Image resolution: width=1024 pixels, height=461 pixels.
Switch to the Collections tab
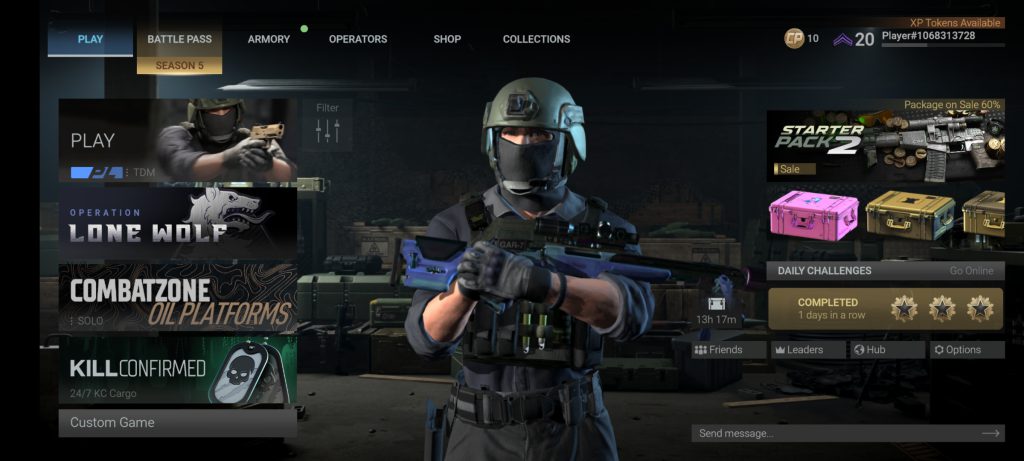(536, 39)
